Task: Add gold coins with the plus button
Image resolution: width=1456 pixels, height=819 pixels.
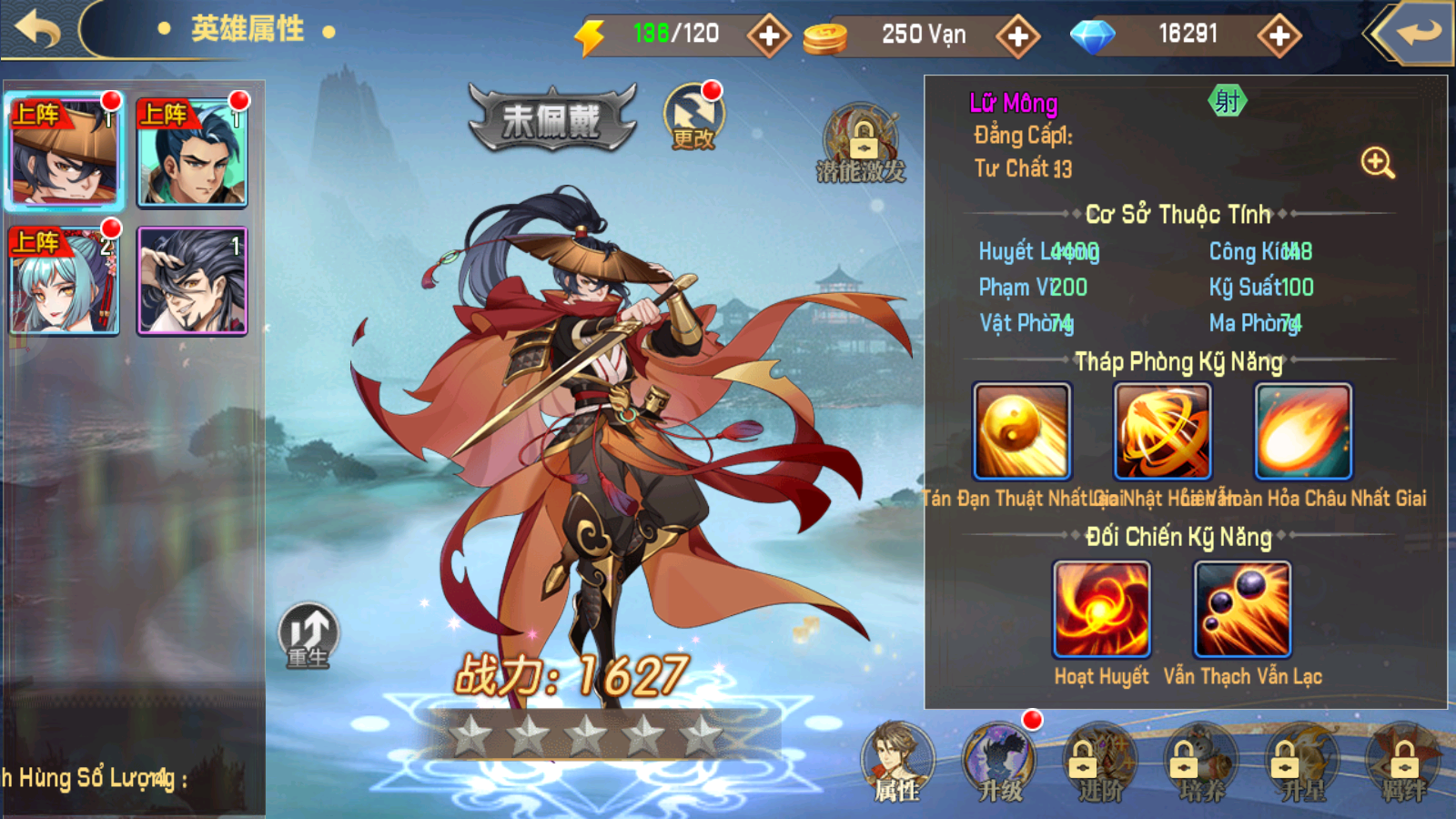Action: point(1017,35)
